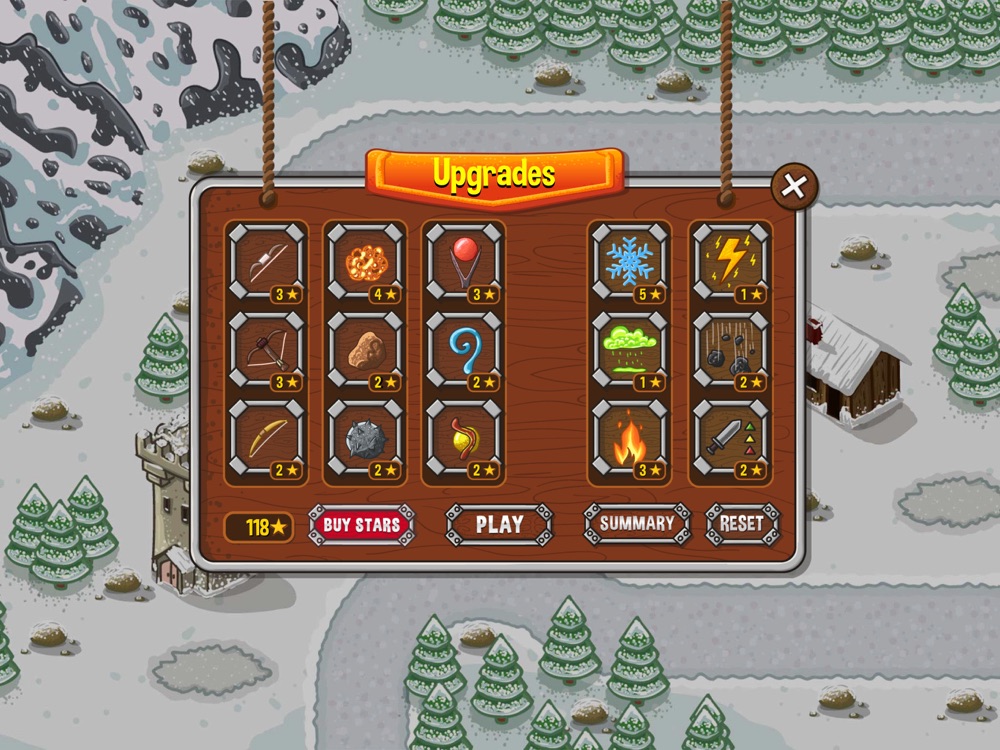Open the upgrades Summary

click(637, 523)
